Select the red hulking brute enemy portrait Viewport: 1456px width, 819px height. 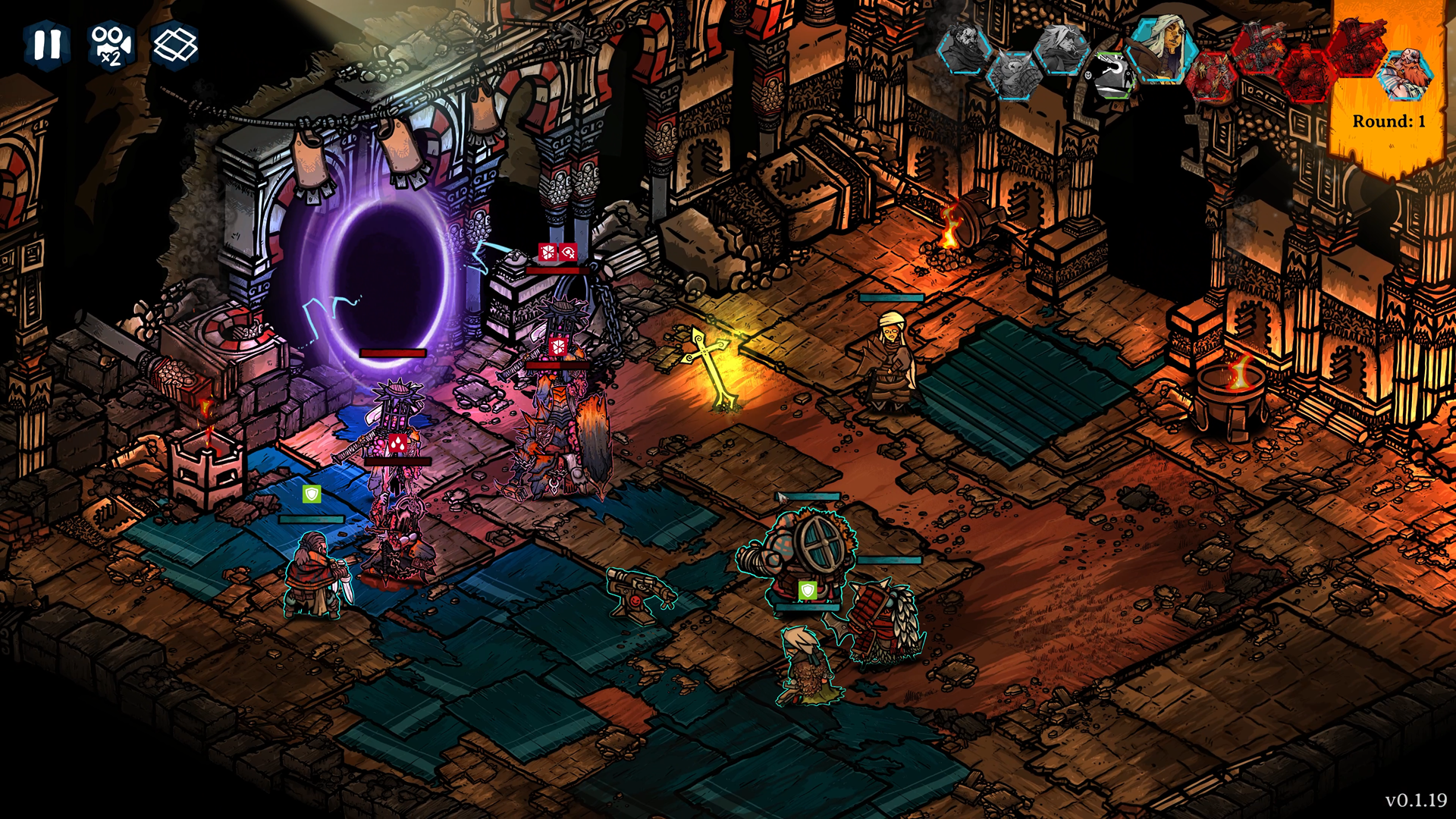(1307, 77)
